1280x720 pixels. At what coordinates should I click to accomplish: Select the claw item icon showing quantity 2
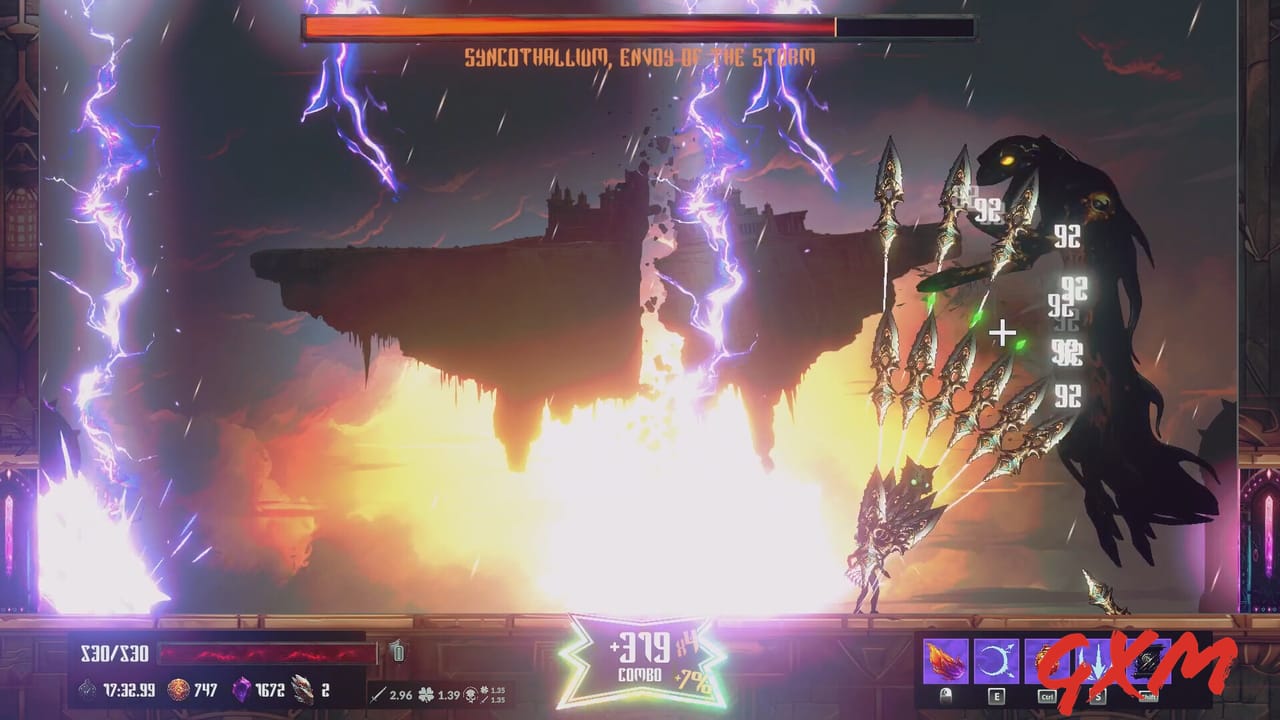300,690
